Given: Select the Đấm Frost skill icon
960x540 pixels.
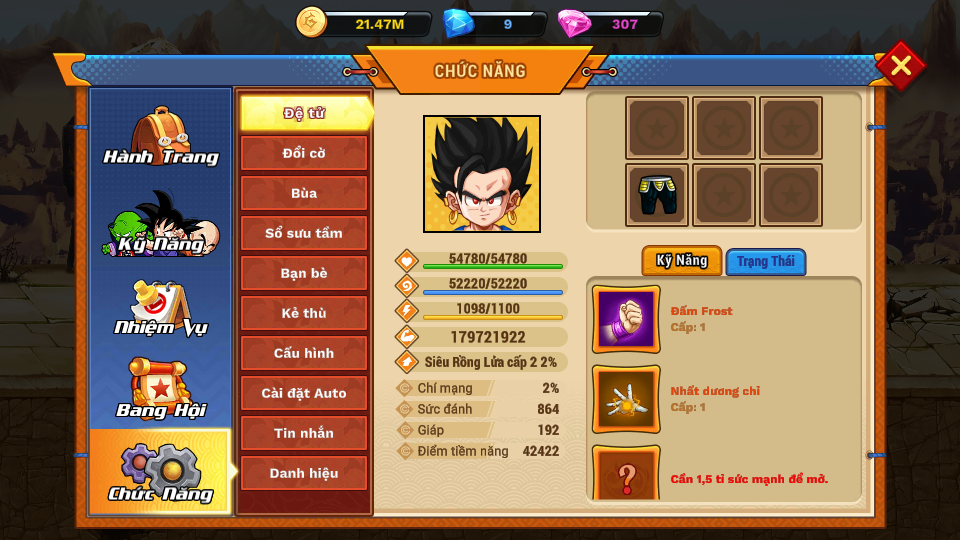Looking at the screenshot, I should pos(626,319).
